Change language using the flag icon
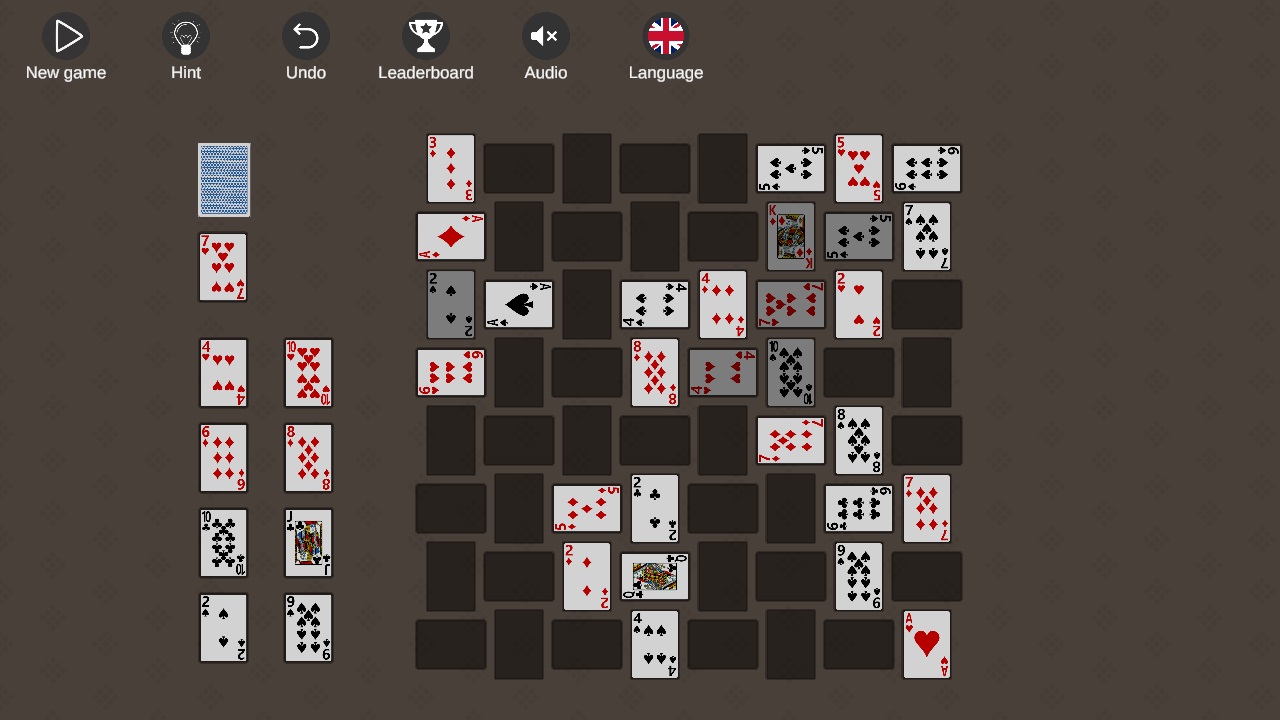Viewport: 1280px width, 720px height. pos(666,37)
